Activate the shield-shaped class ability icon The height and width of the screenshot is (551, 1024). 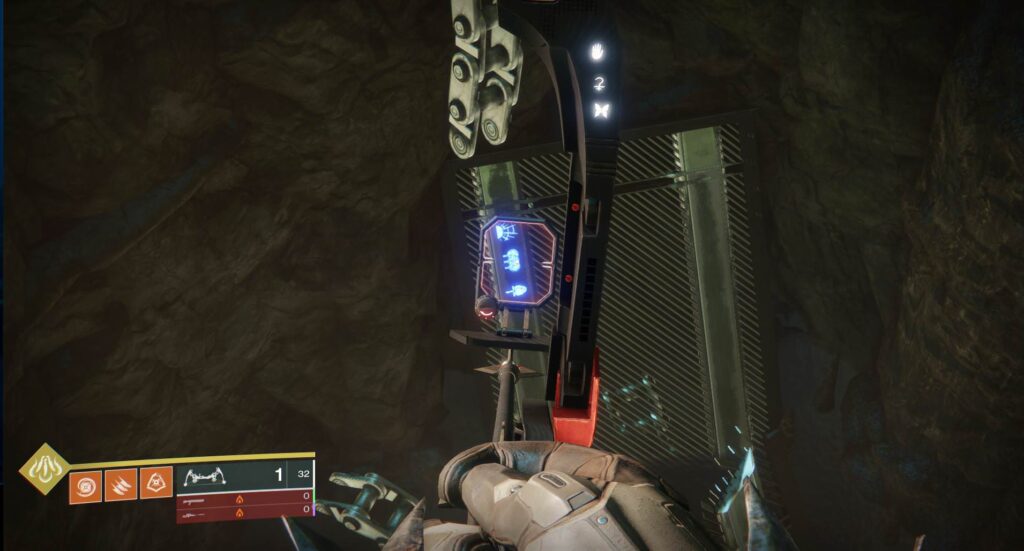156,485
